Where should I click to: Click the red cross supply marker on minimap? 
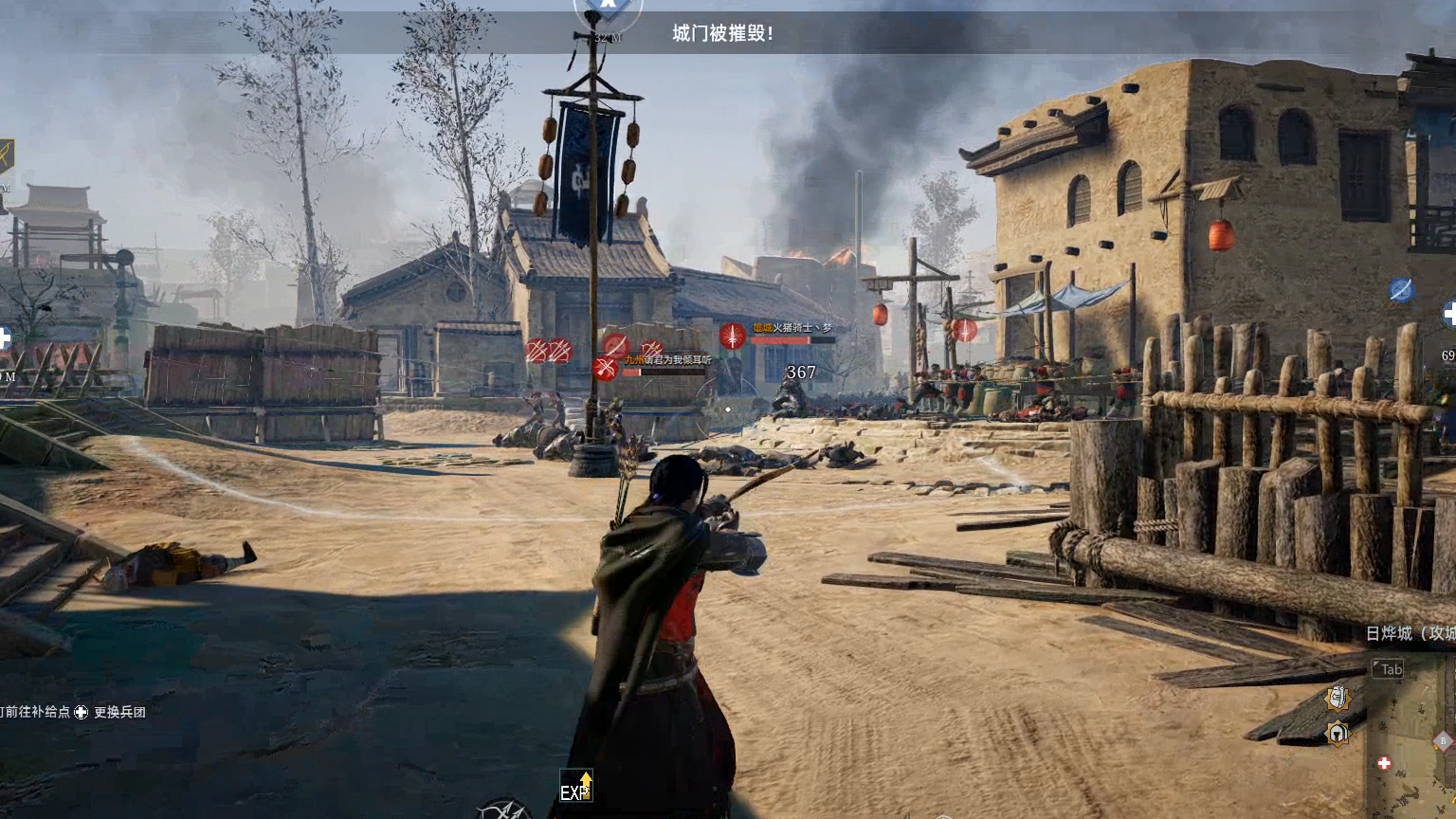coord(1384,763)
